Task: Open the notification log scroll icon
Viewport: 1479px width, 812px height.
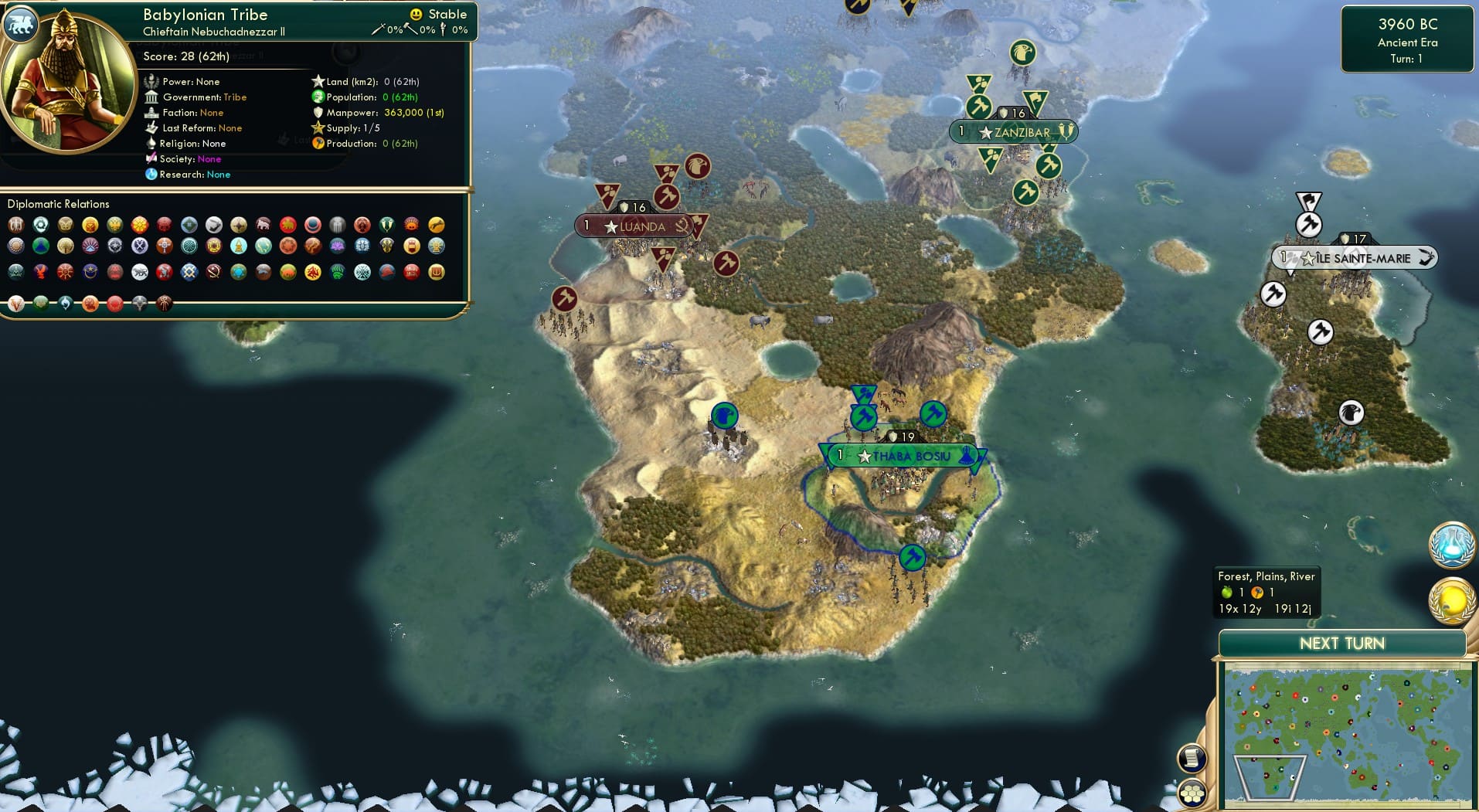Action: tap(1191, 759)
